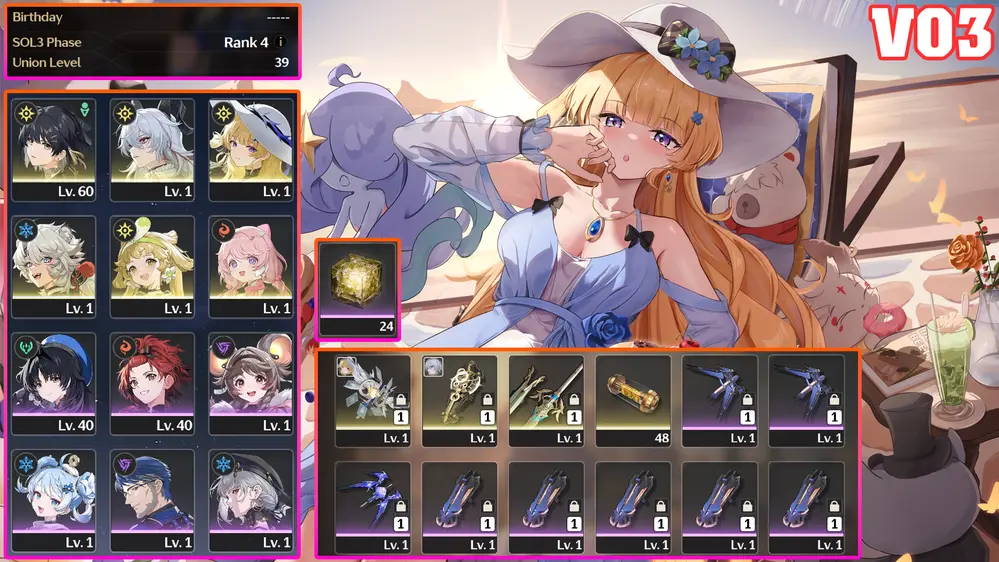Select the gray-haired character wearing black hat

pyautogui.click(x=249, y=499)
